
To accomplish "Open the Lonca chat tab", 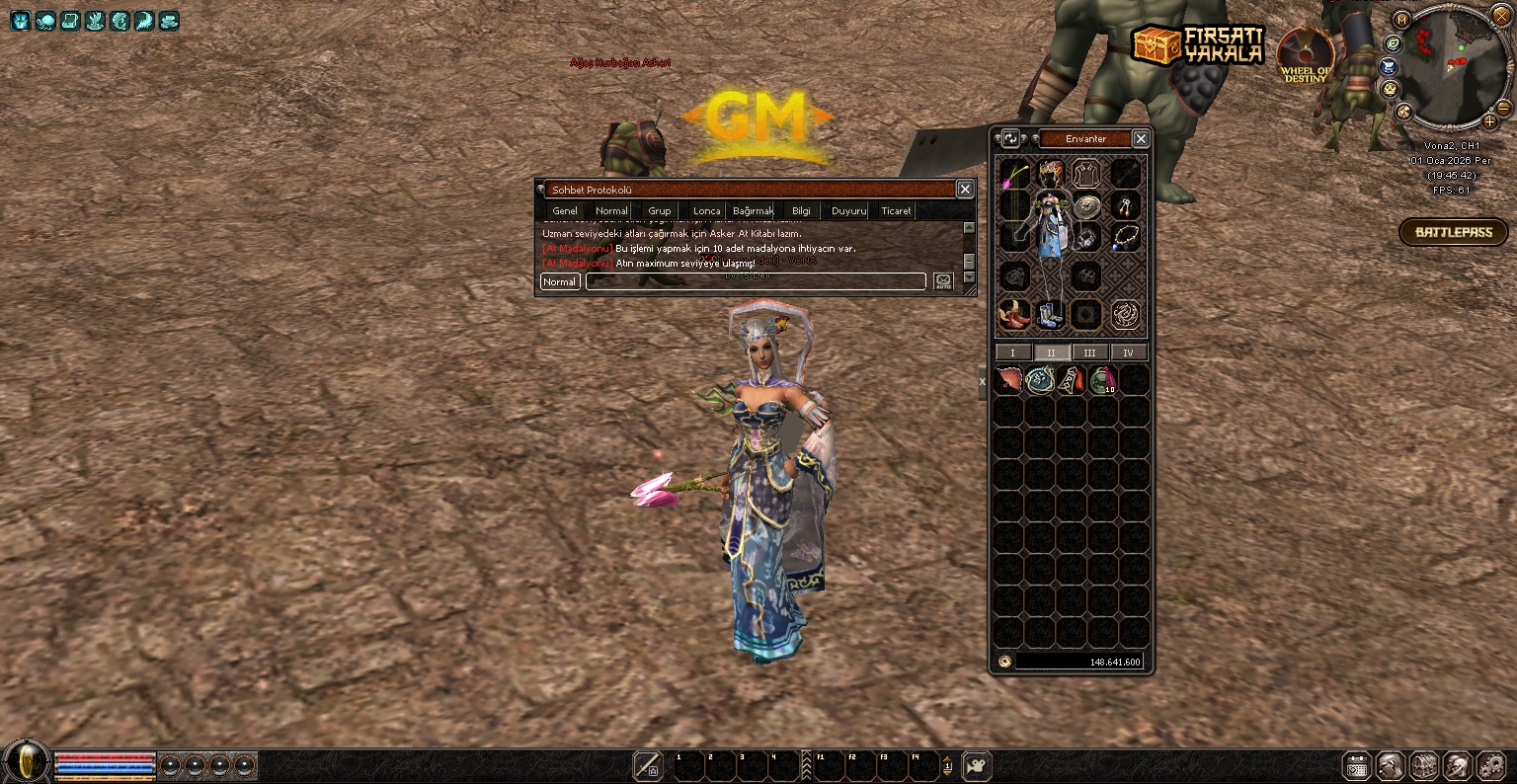I will point(706,211).
